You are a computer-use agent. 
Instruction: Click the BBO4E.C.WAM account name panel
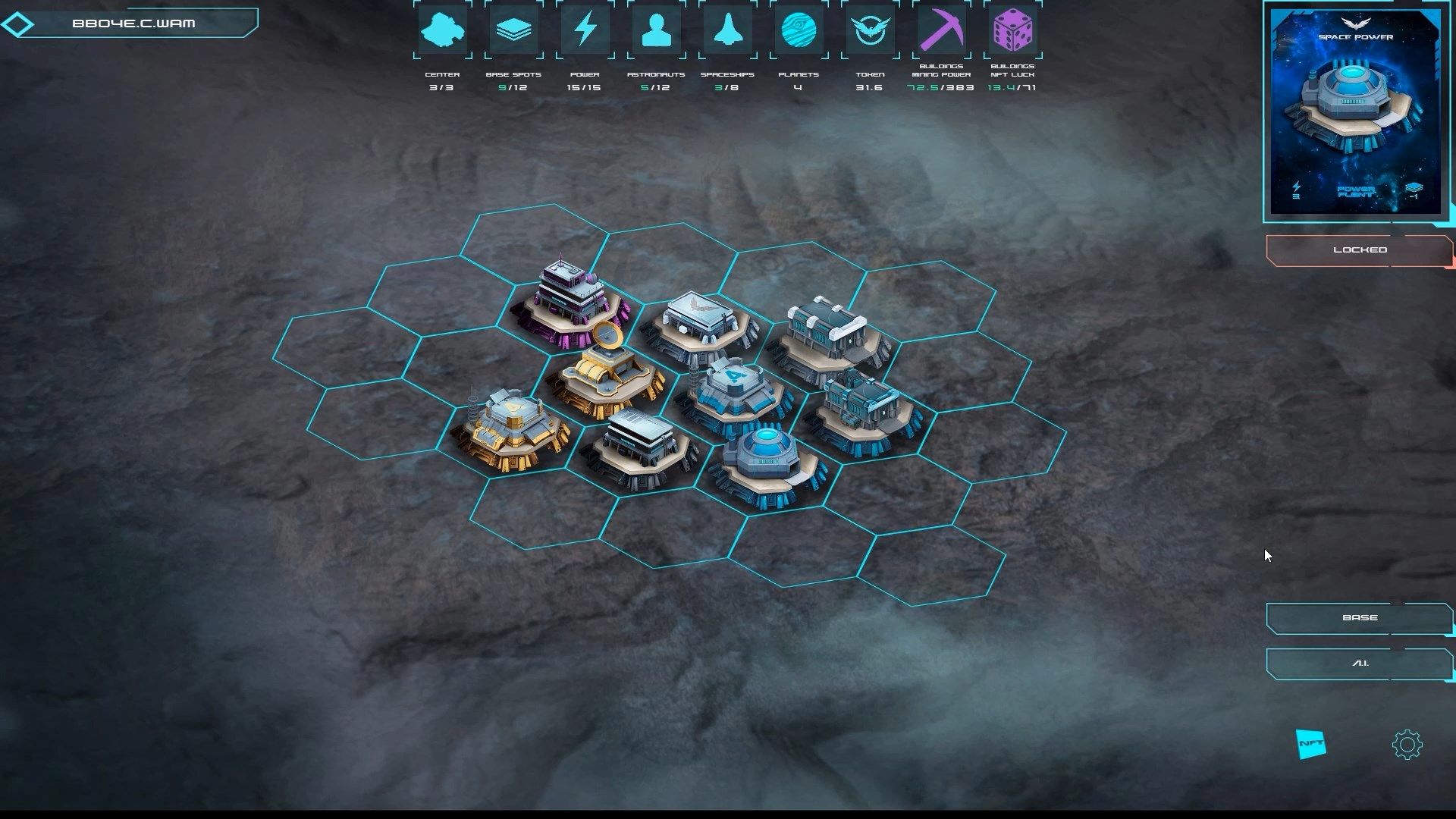(133, 24)
